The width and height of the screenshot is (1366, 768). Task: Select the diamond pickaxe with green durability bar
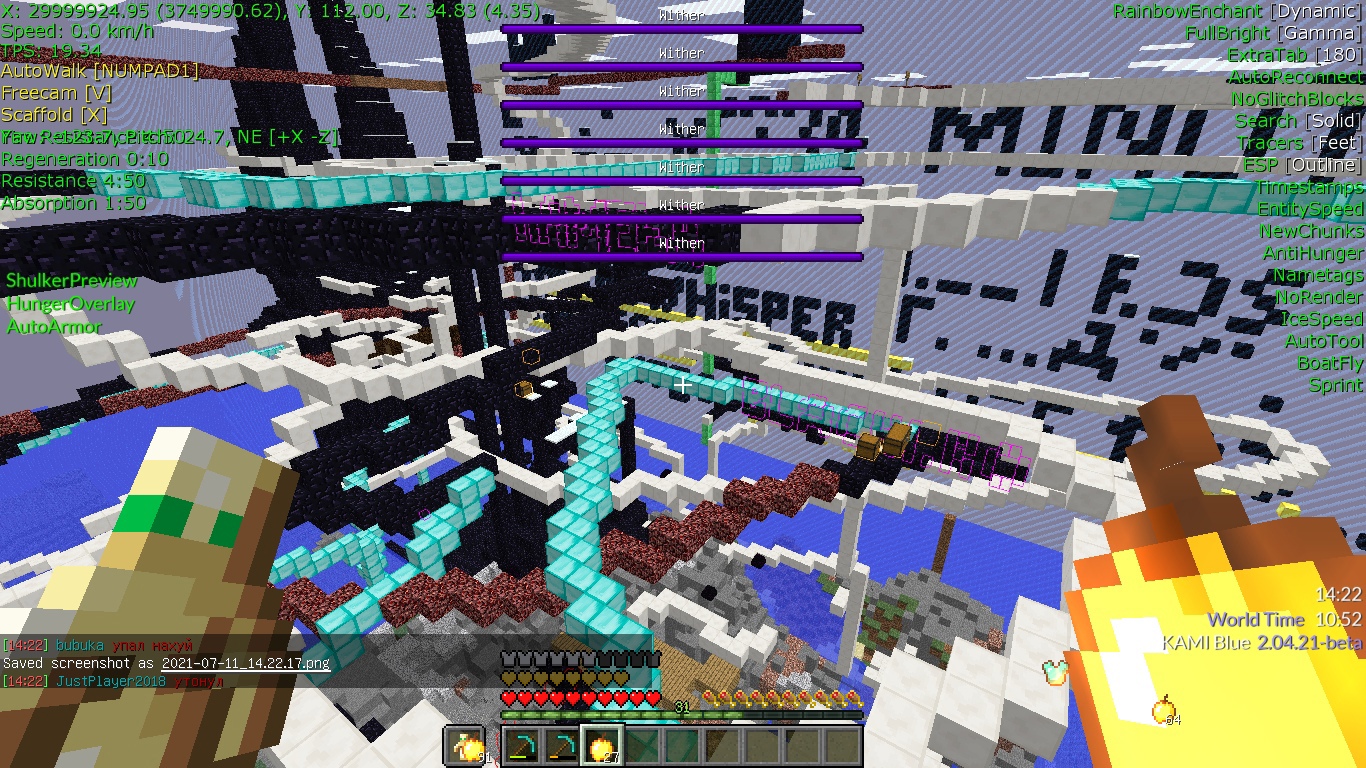(x=522, y=746)
